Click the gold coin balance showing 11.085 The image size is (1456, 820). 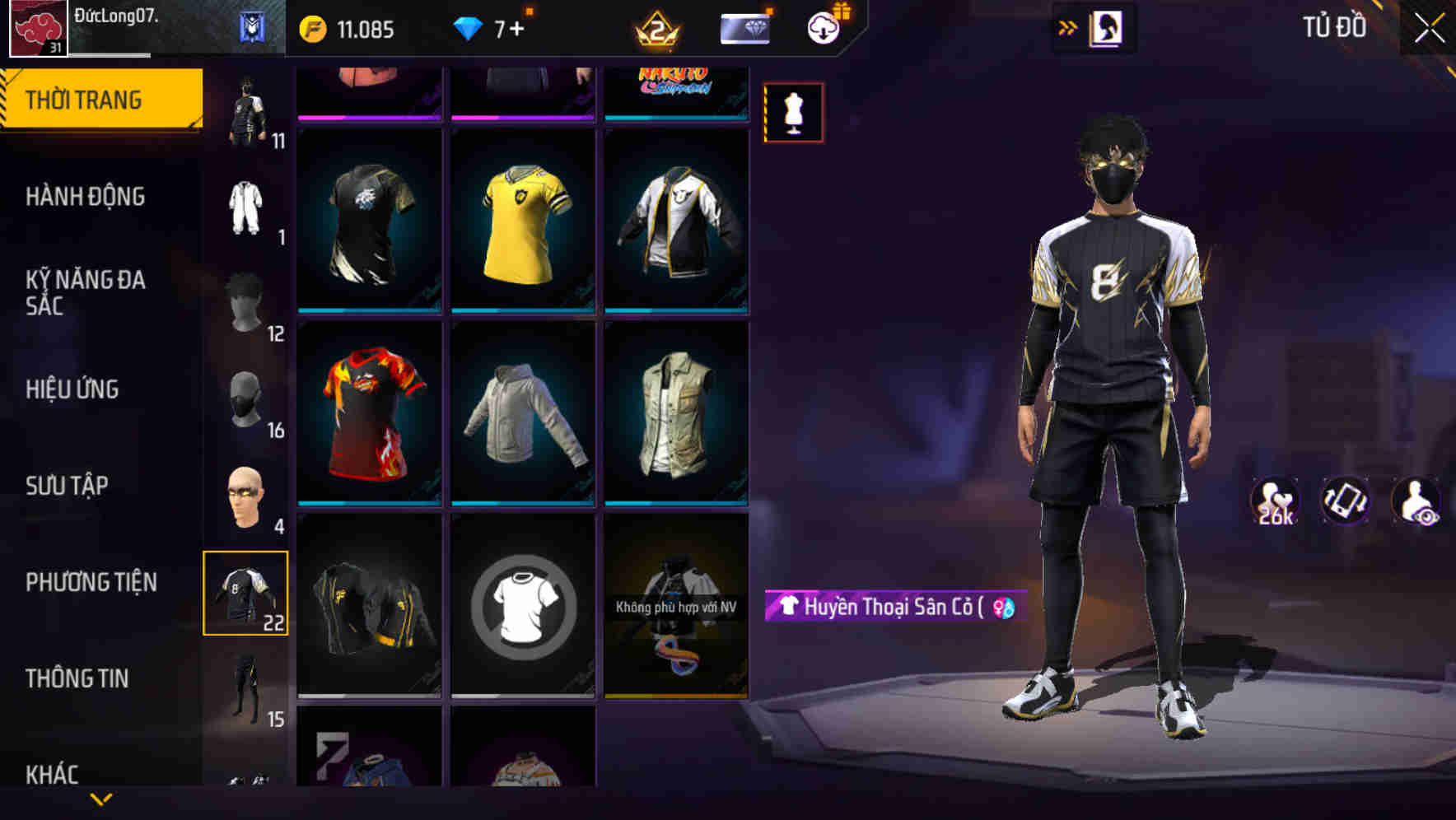coord(346,29)
